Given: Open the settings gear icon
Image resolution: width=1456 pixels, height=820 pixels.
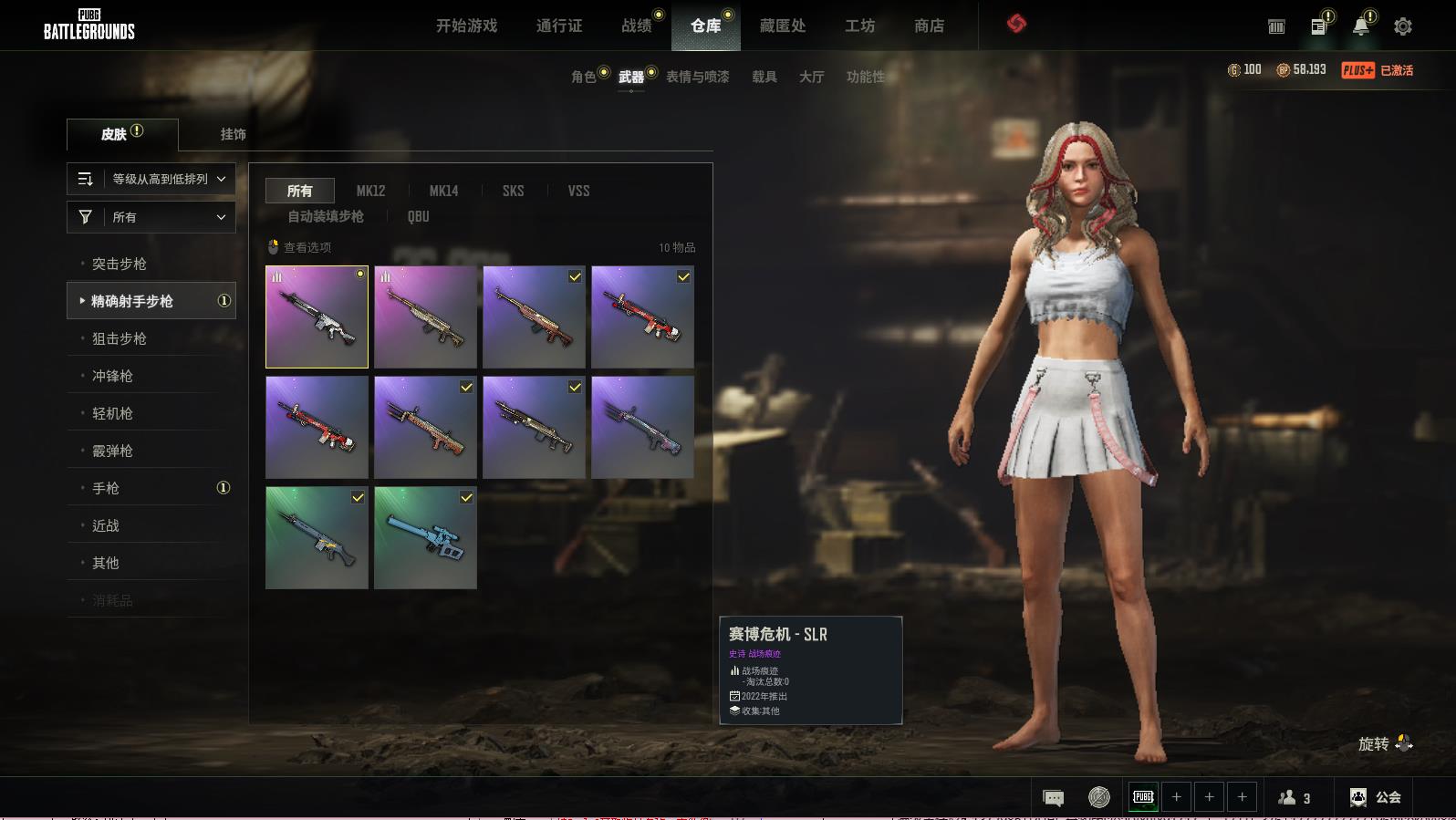Looking at the screenshot, I should (1402, 26).
